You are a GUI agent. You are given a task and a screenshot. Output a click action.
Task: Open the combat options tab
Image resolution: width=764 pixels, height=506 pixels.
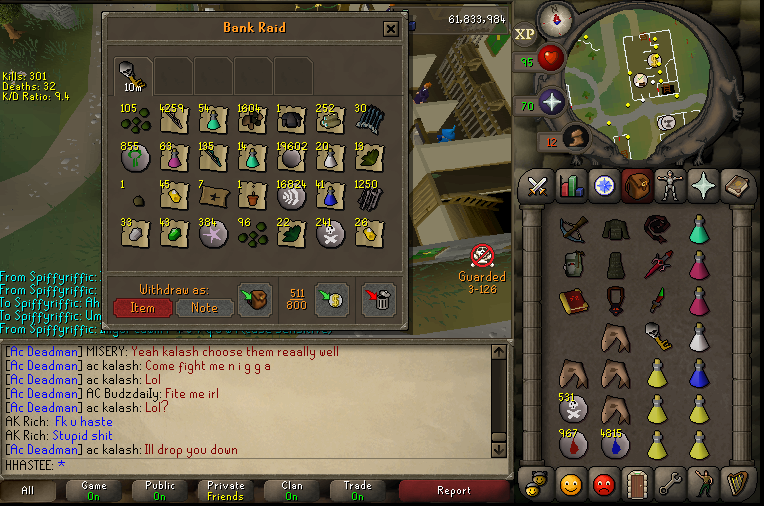click(537, 185)
